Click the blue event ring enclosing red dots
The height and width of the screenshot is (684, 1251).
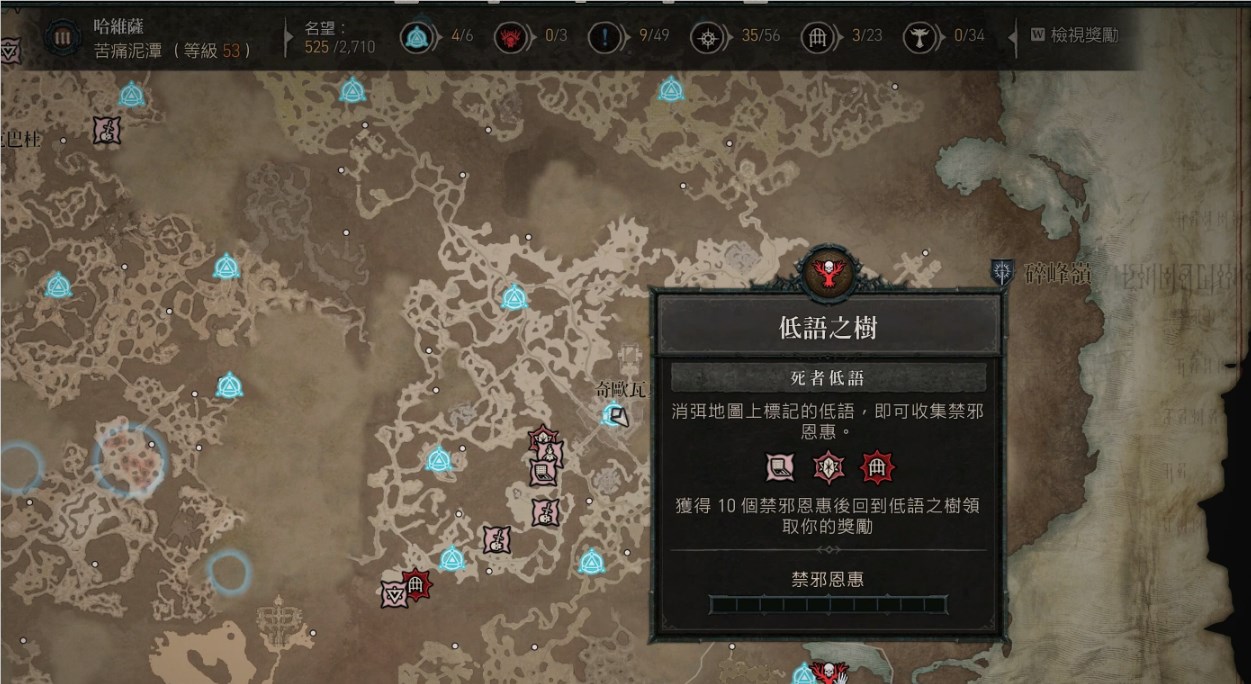130,459
